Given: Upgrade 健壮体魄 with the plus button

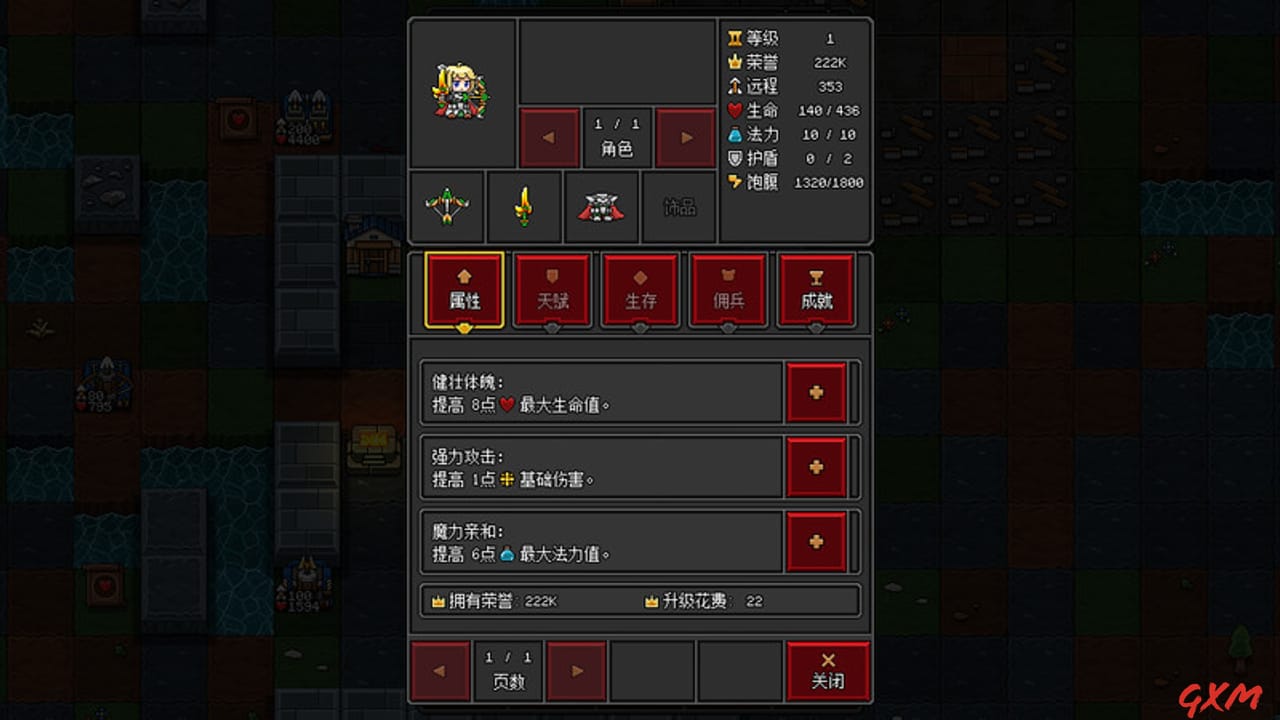Looking at the screenshot, I should click(817, 392).
